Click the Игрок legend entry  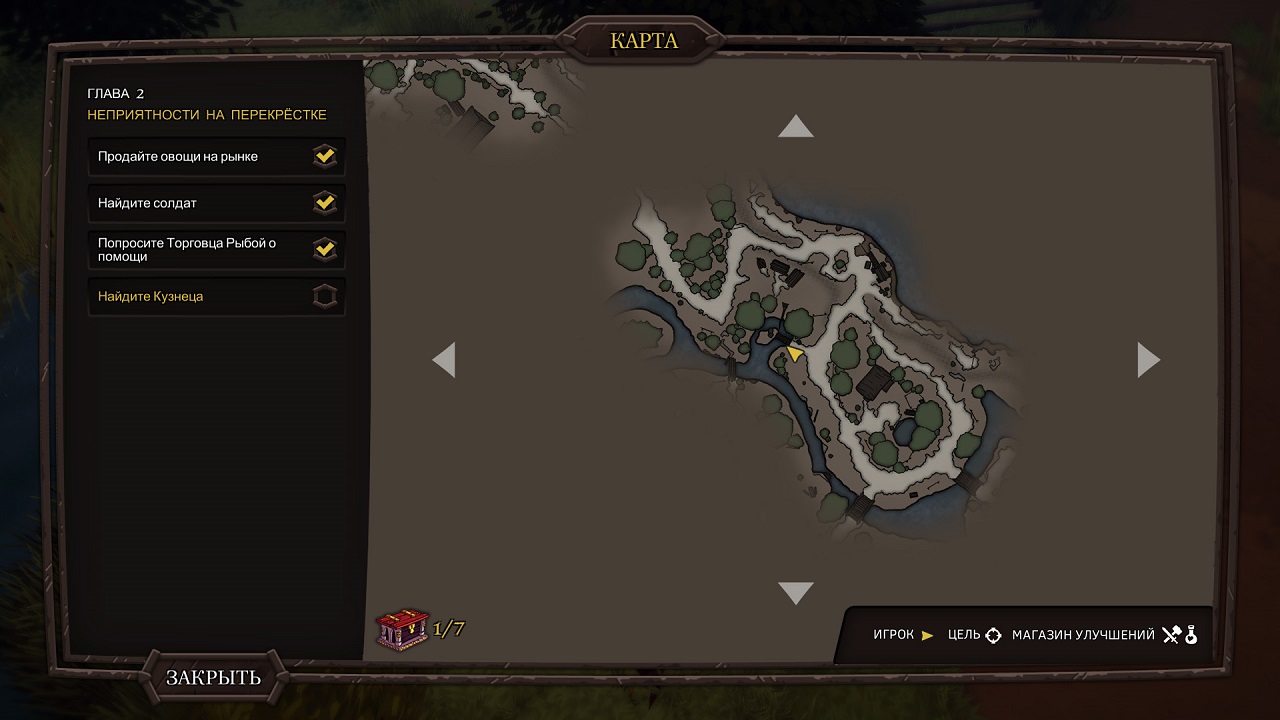coord(903,635)
